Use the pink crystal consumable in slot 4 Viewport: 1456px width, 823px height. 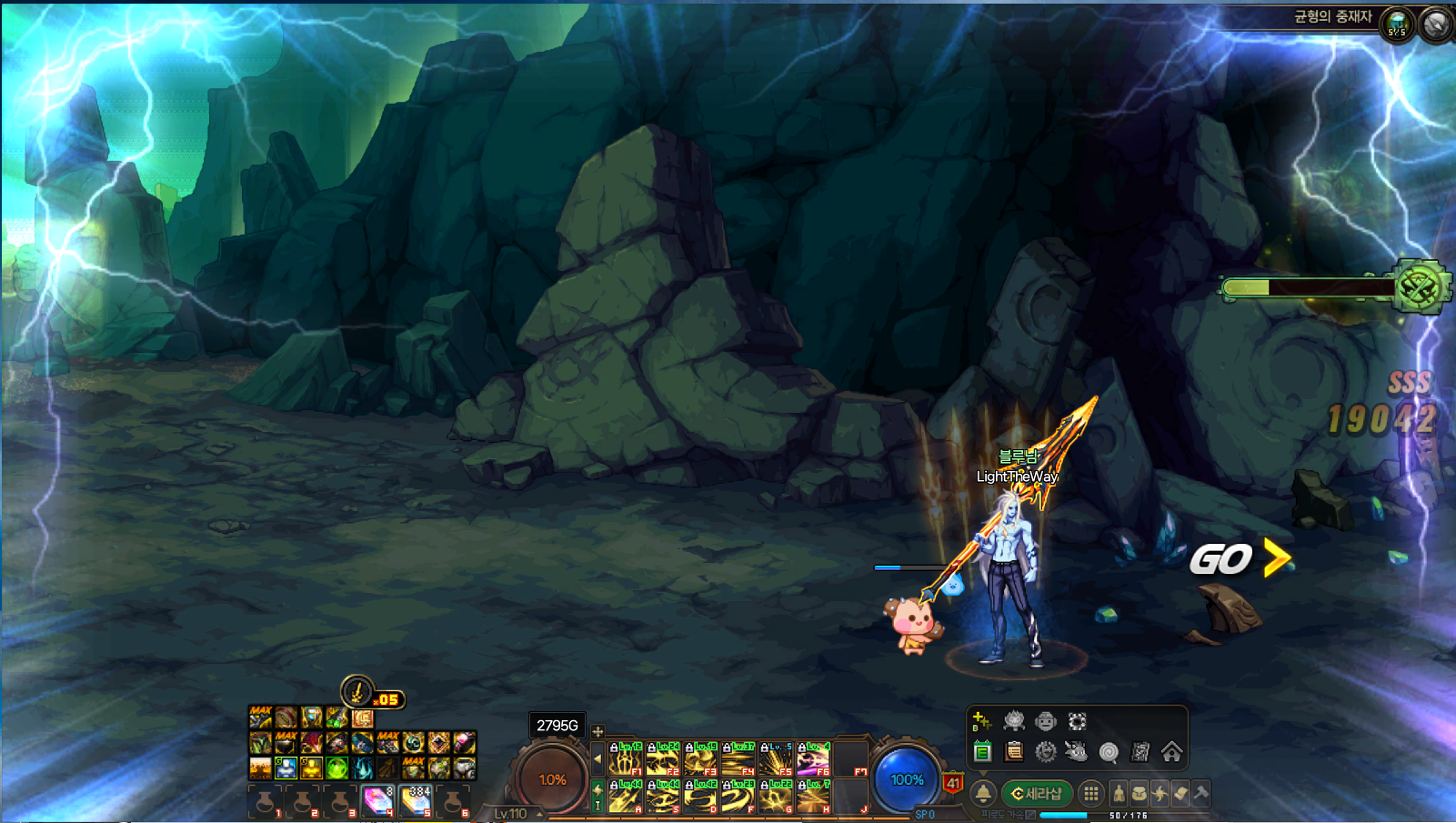click(377, 801)
